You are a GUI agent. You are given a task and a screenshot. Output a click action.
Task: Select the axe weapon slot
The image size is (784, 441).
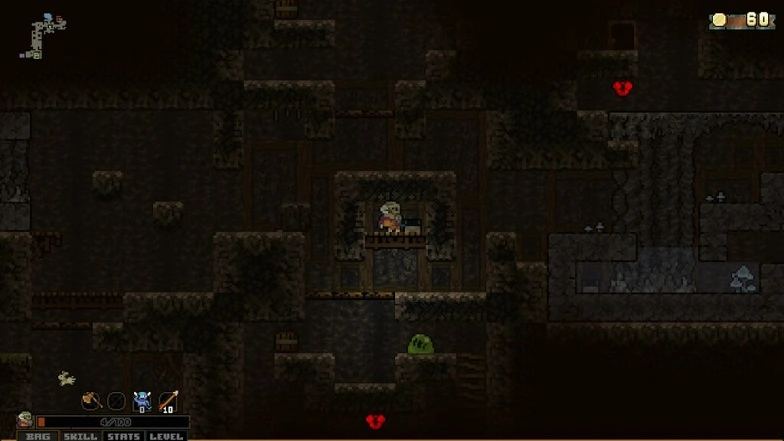(92, 401)
